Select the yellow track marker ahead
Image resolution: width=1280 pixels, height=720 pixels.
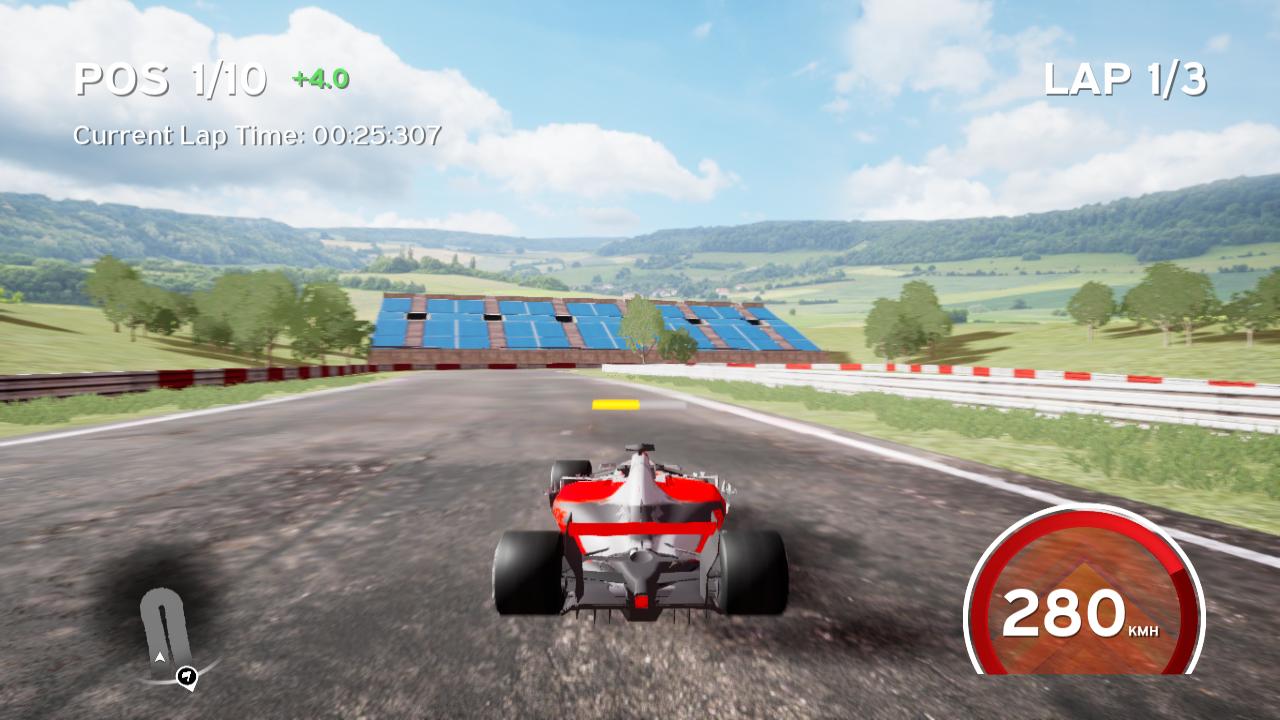pos(614,404)
